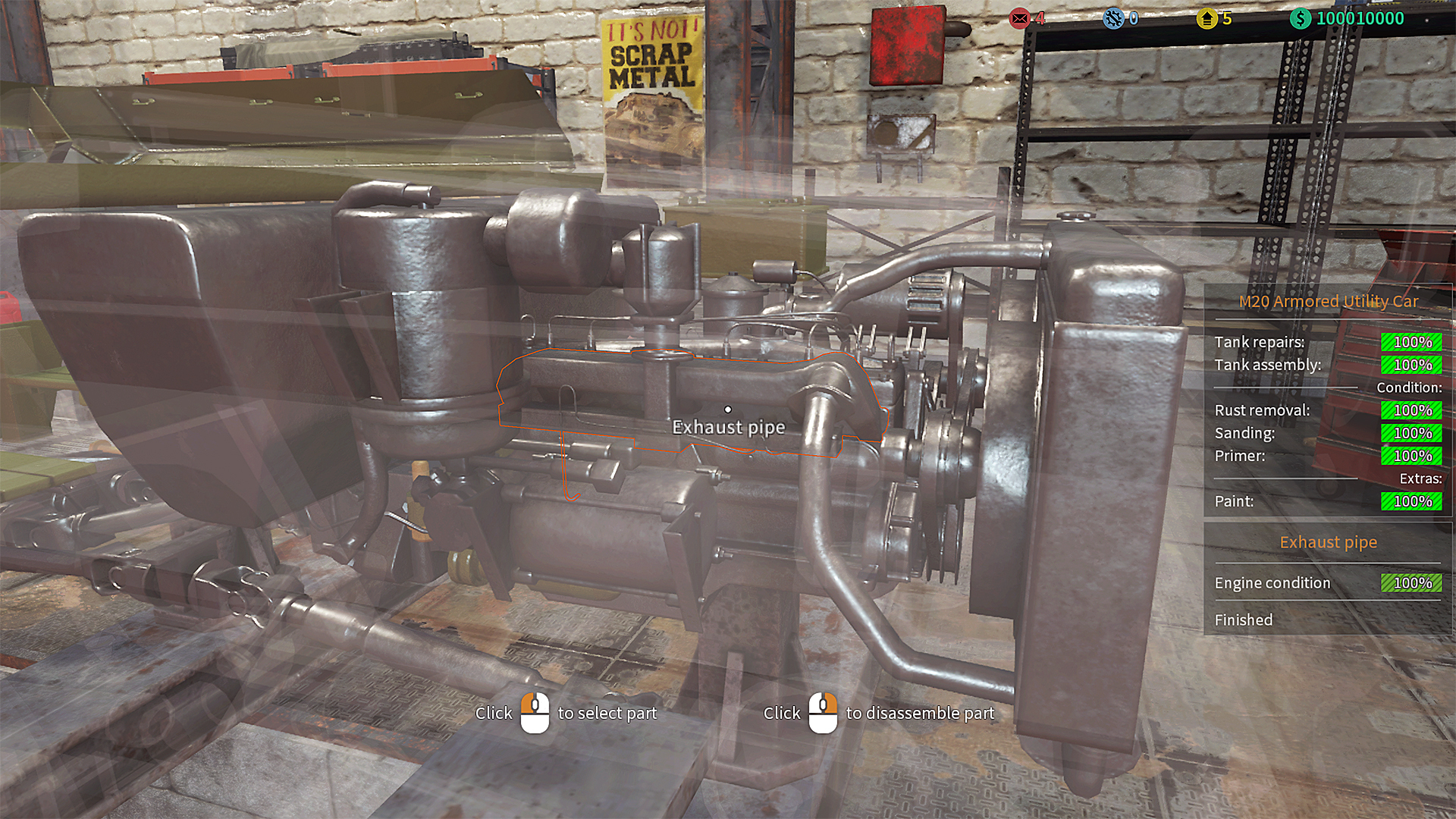Viewport: 1456px width, 819px height.
Task: Select the yellow upgrade arrow icon
Action: click(x=1207, y=18)
